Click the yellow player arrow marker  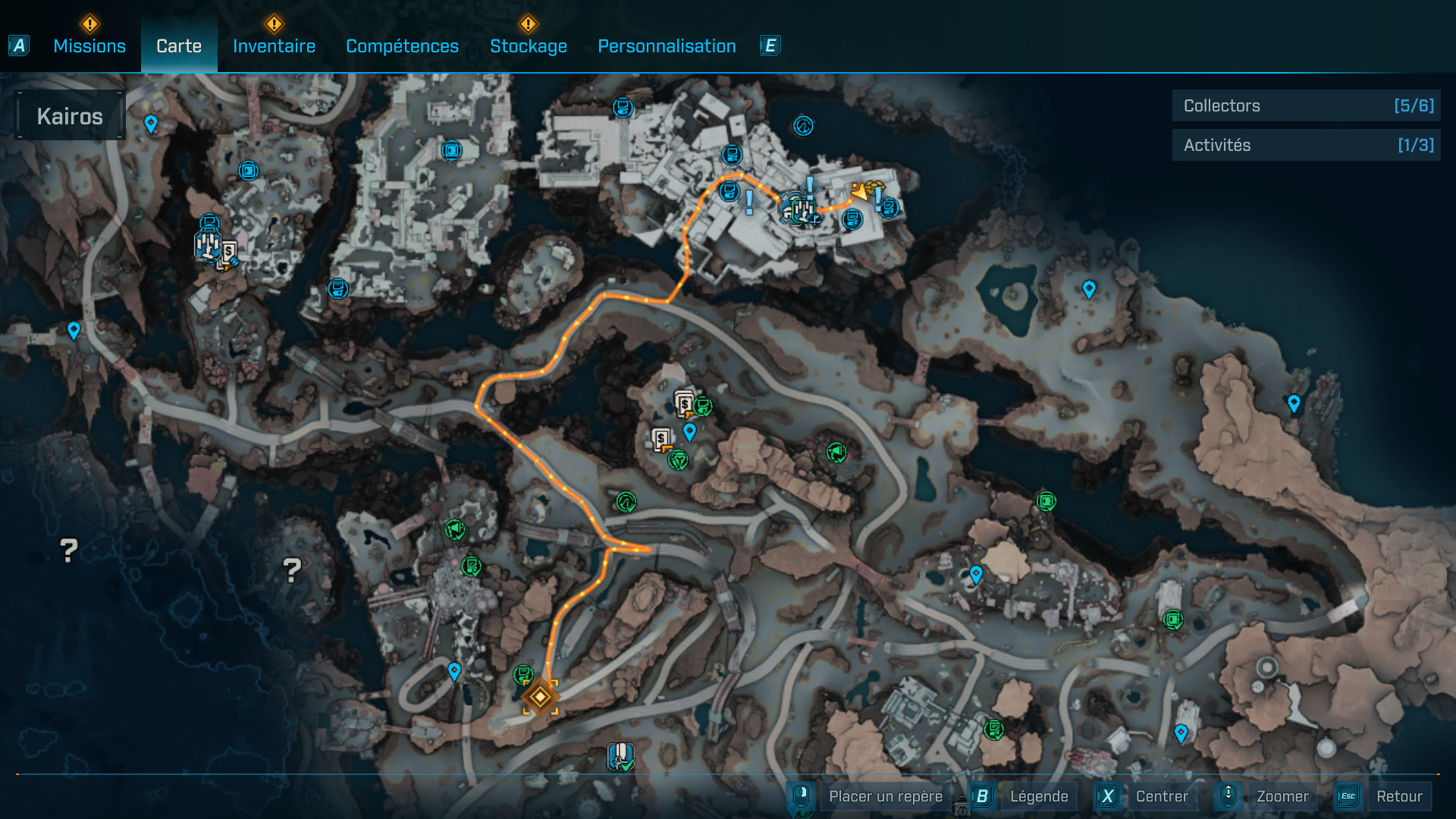click(860, 192)
